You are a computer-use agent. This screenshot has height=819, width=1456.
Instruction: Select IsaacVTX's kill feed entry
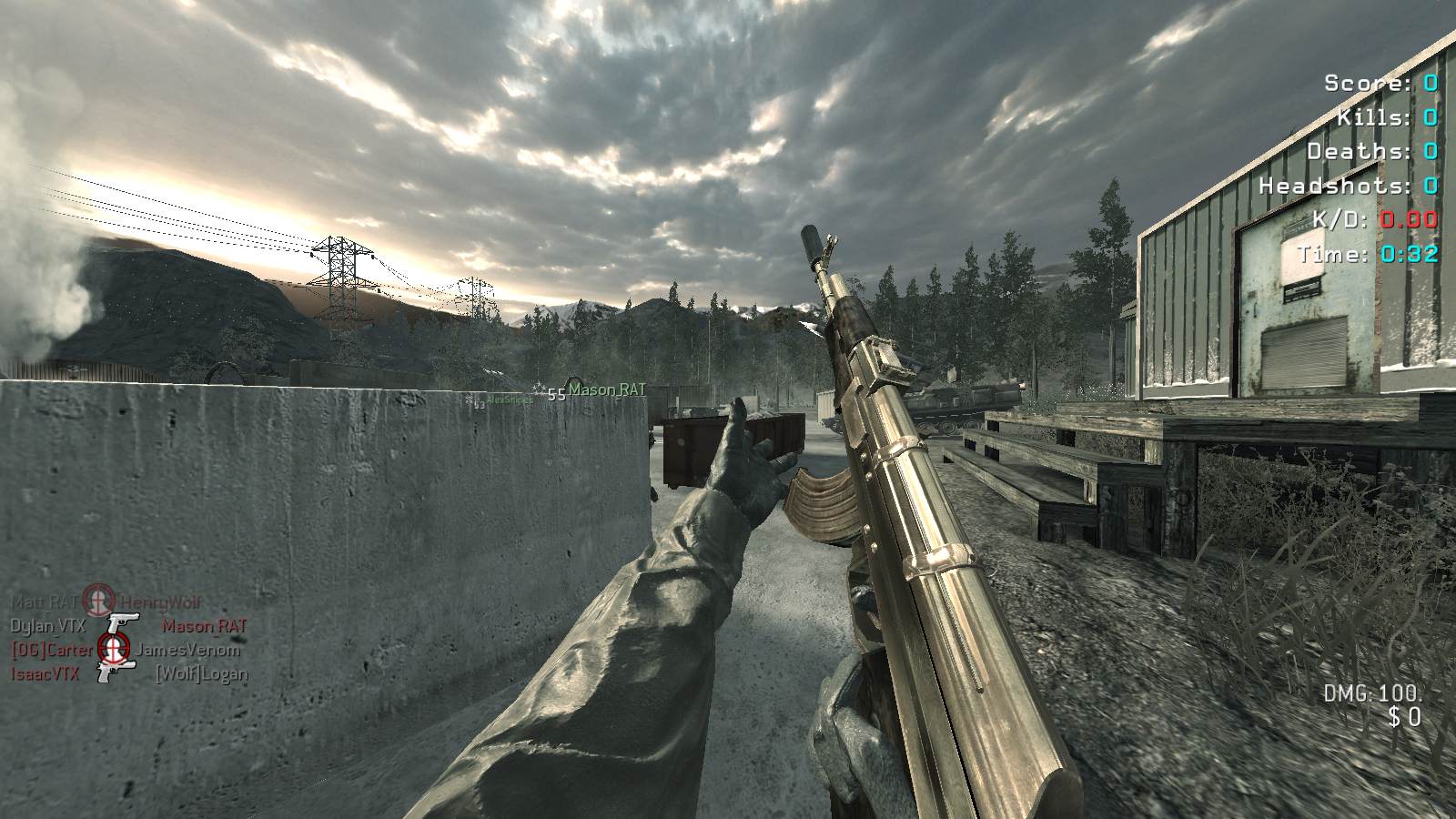(x=45, y=673)
